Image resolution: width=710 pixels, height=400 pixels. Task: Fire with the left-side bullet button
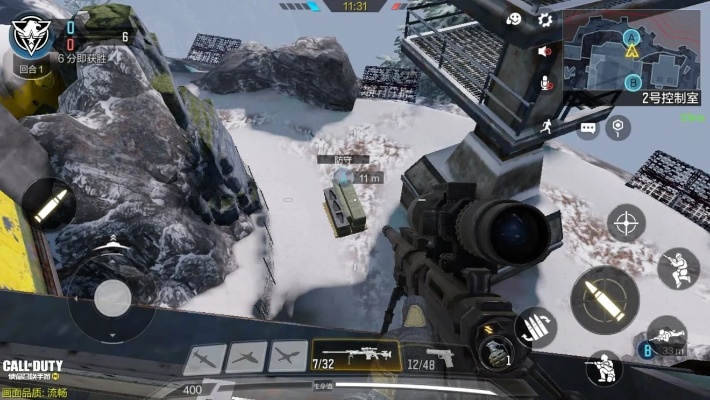point(48,205)
